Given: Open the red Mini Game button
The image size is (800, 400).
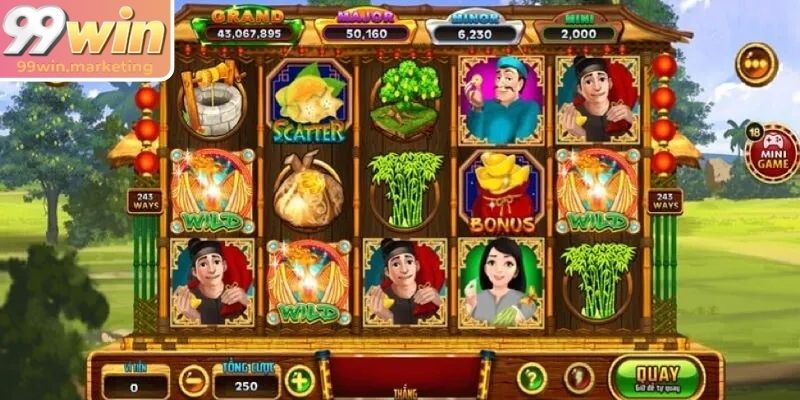Looking at the screenshot, I should (771, 153).
